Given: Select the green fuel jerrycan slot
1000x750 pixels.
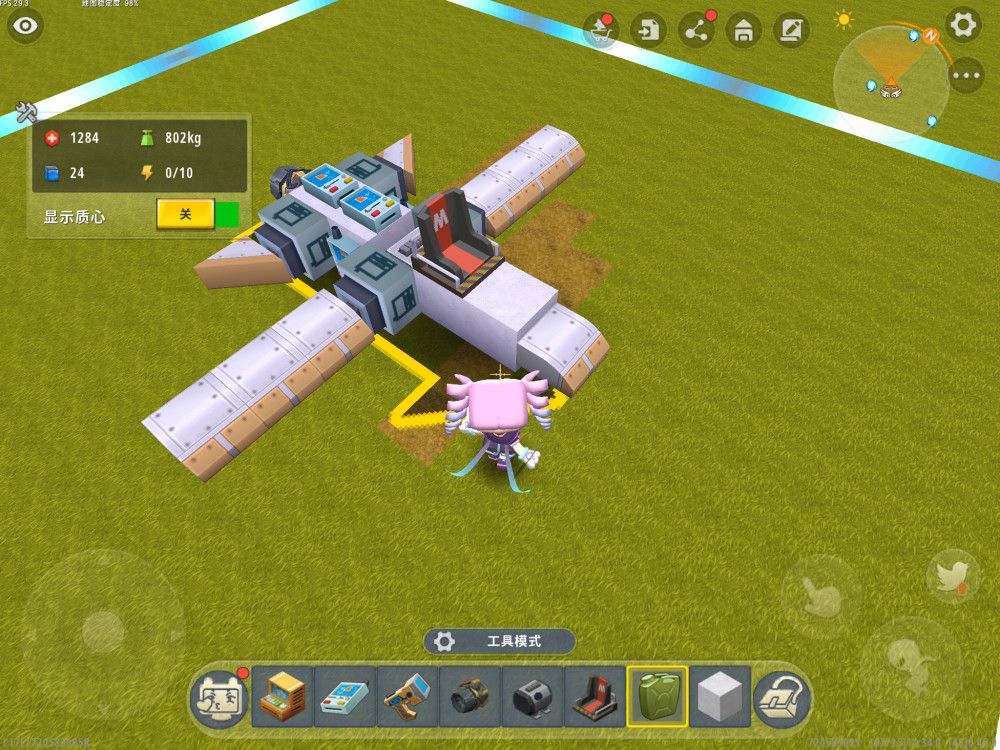Looking at the screenshot, I should click(x=657, y=697).
